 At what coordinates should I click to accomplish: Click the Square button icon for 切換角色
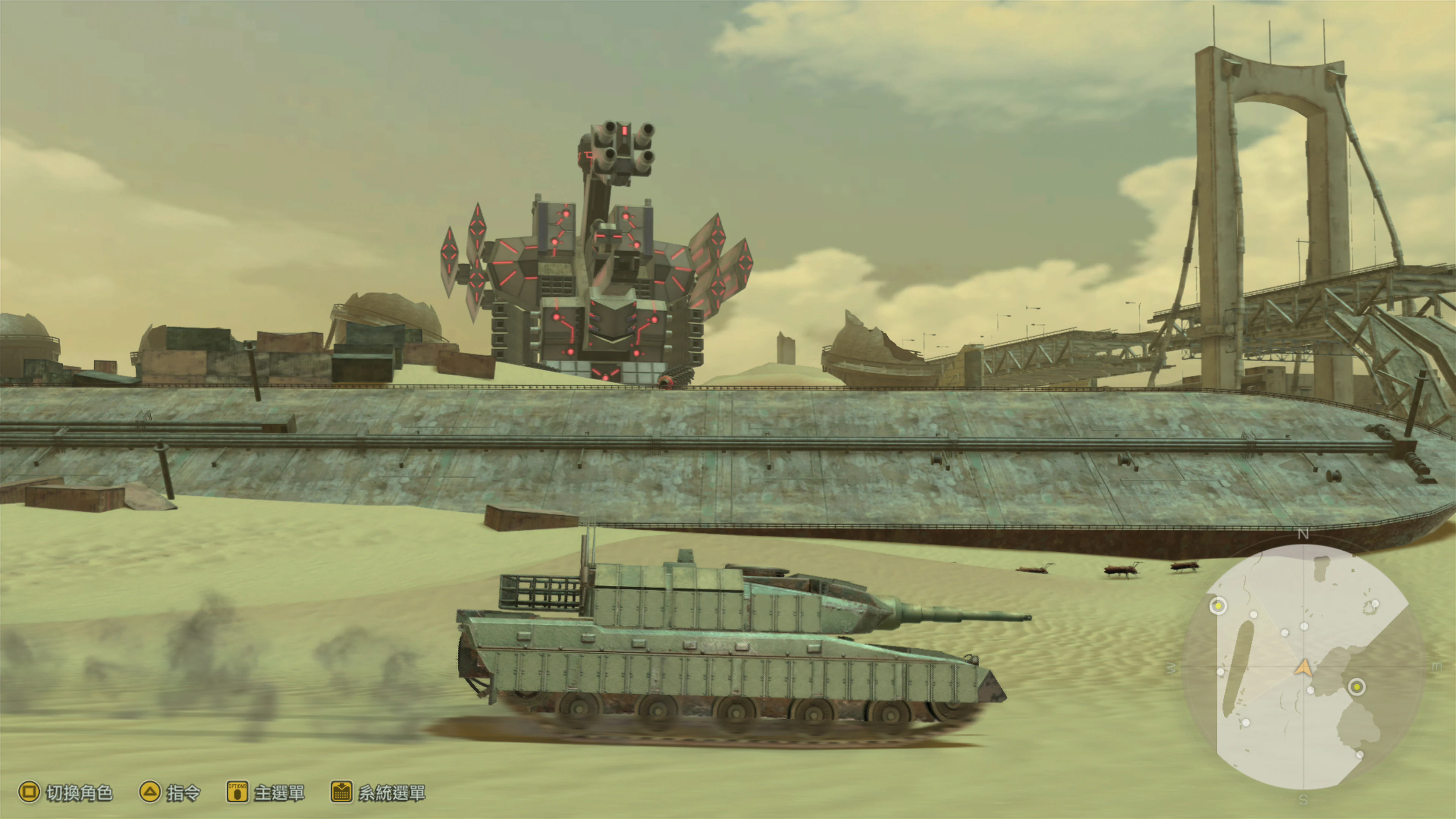coord(30,791)
